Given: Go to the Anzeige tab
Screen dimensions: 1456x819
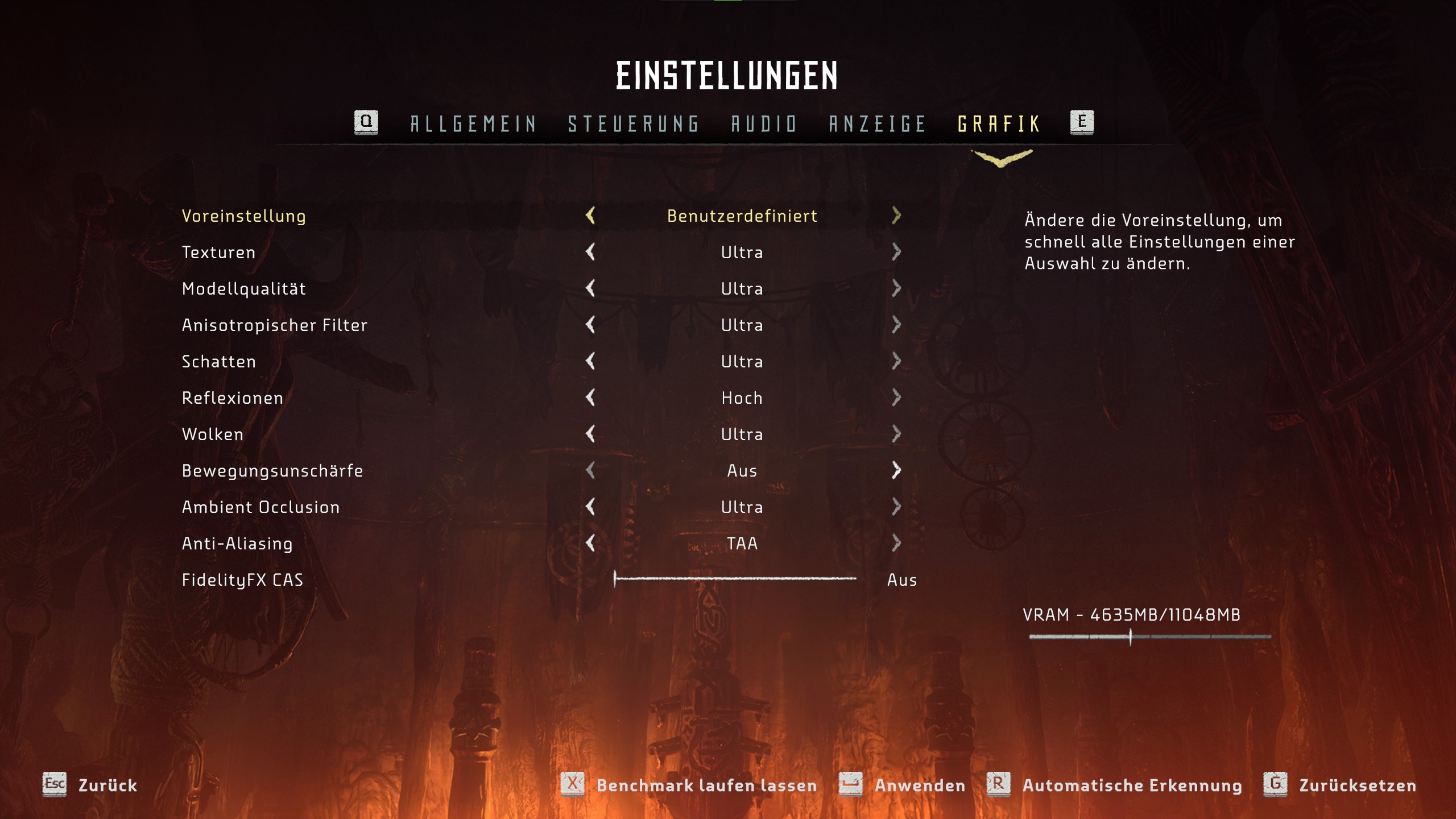Looking at the screenshot, I should click(x=877, y=124).
